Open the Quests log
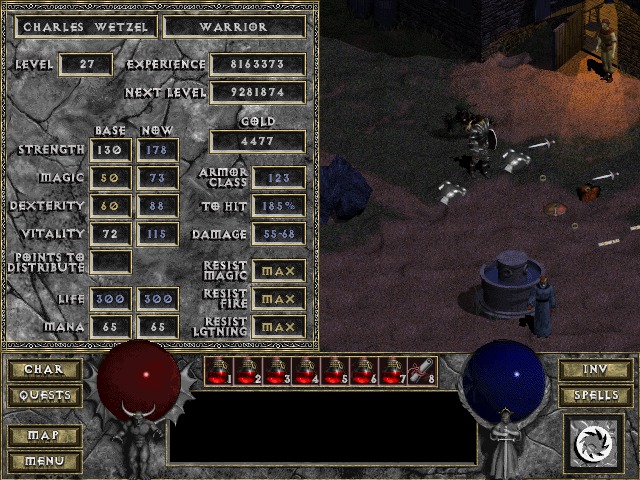The height and width of the screenshot is (480, 640). pyautogui.click(x=45, y=396)
